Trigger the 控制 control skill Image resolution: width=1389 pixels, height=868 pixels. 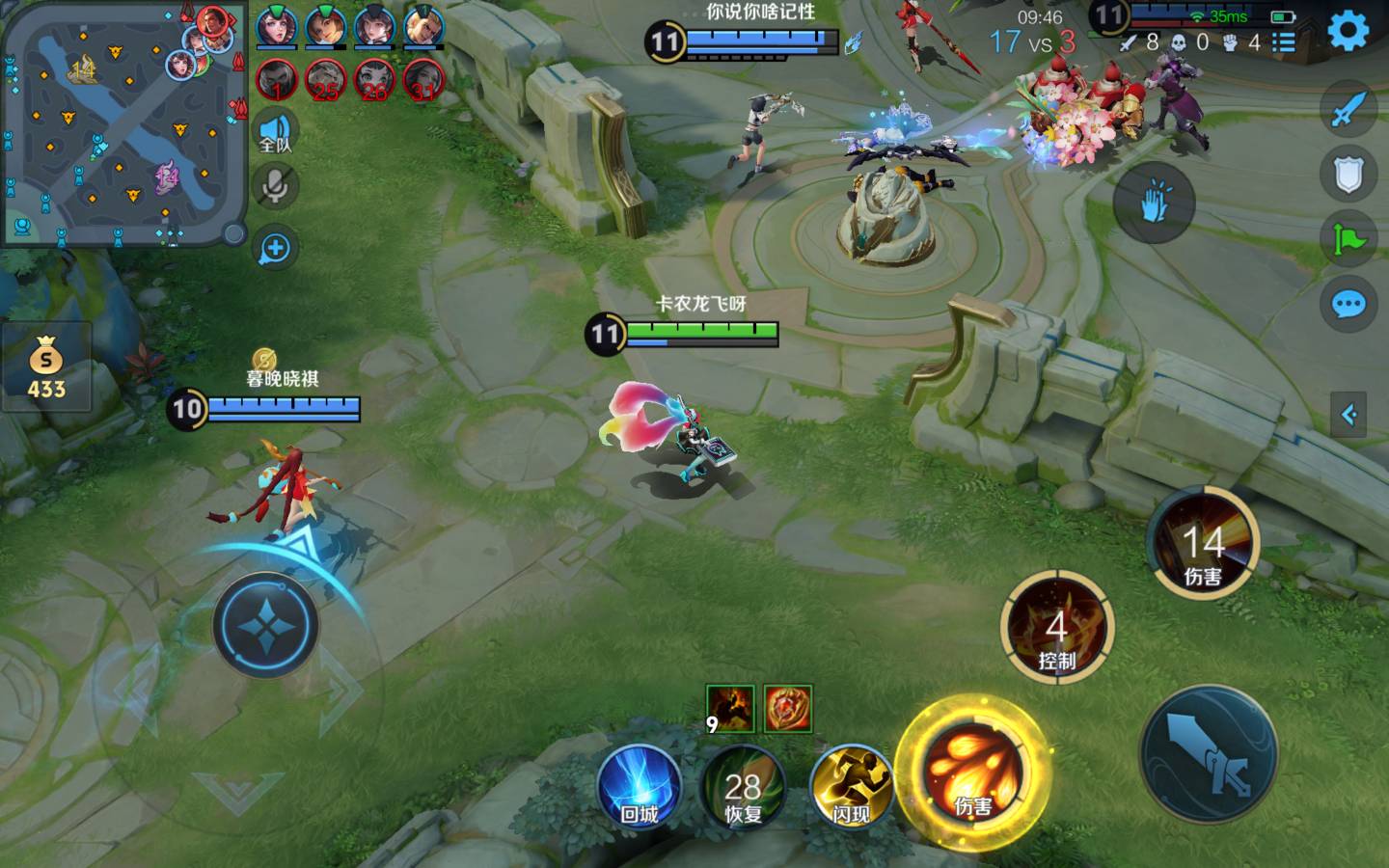[x=1057, y=629]
